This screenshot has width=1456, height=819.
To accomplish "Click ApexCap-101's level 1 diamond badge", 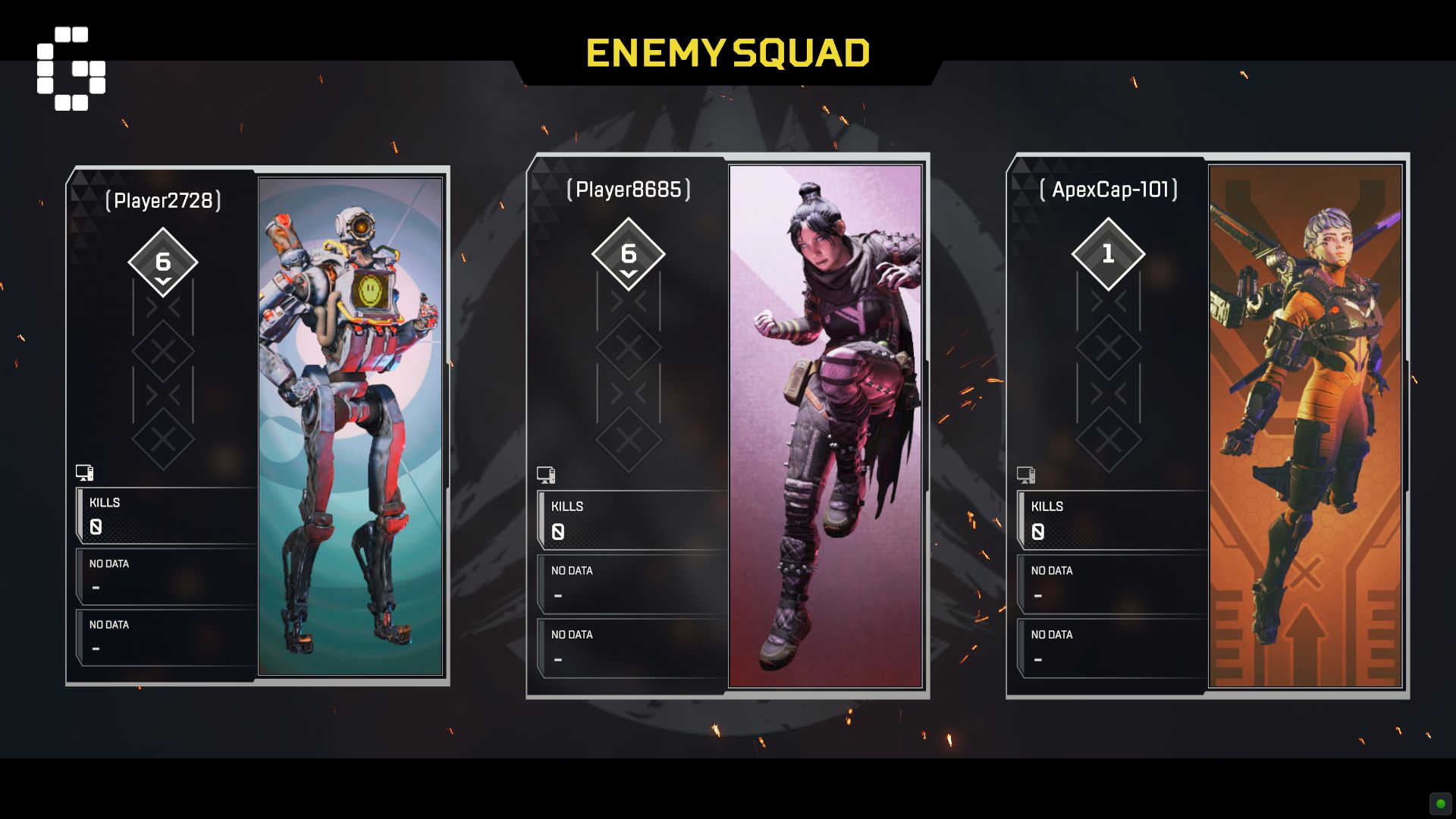I will click(1108, 253).
